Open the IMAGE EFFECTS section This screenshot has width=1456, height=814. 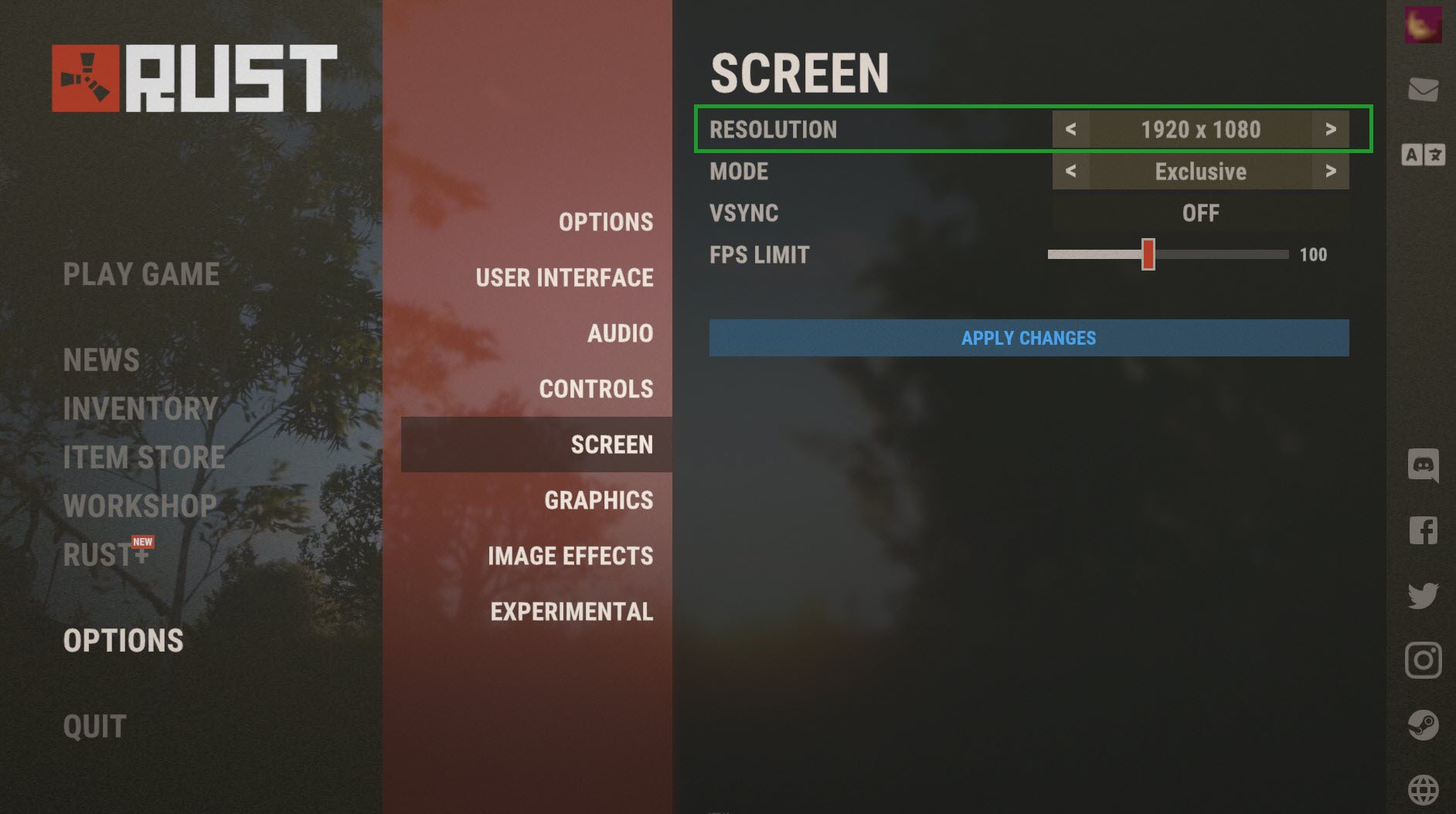[570, 556]
